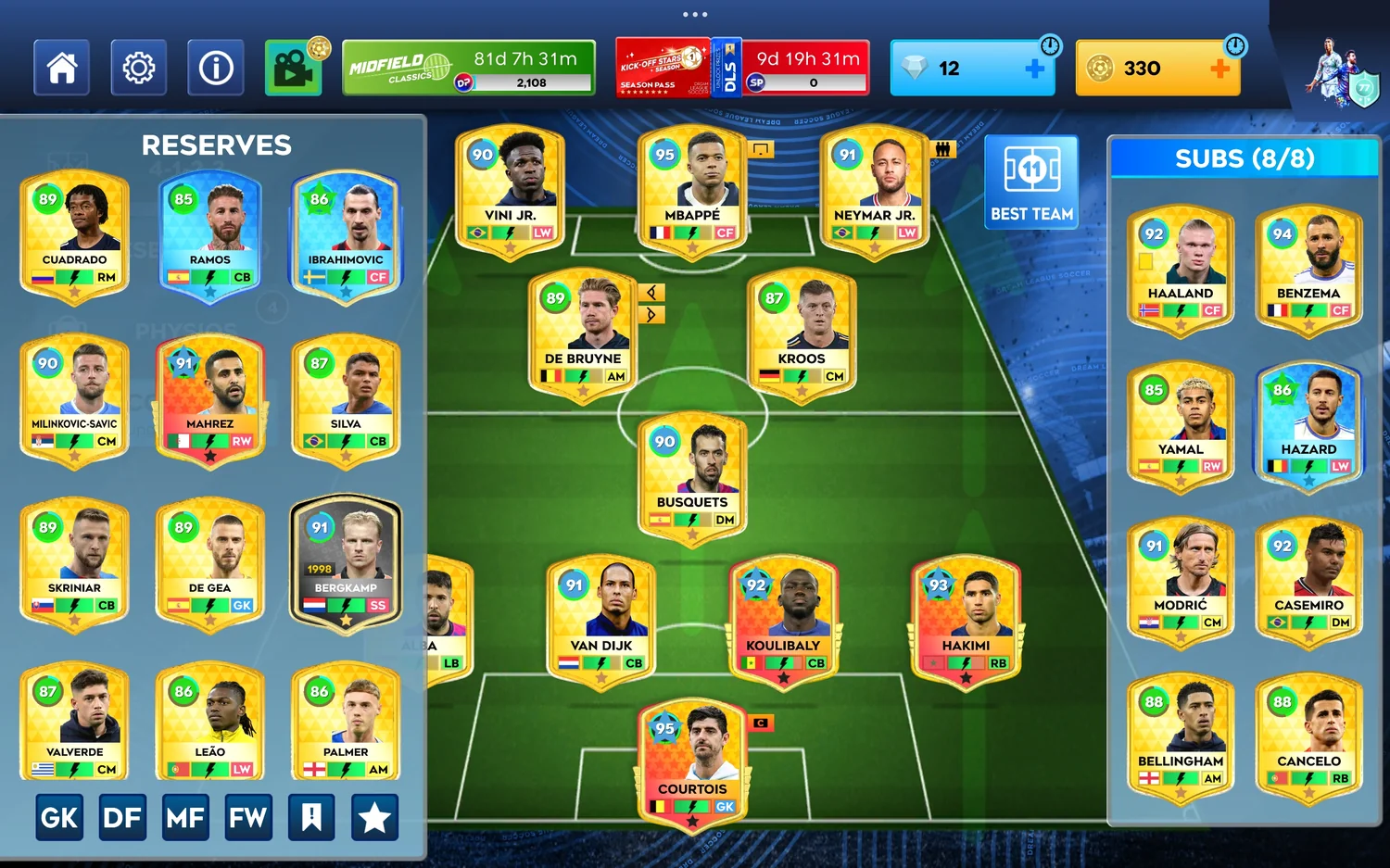Open the Kick-Off Stars season pass
This screenshot has height=868, width=1390.
[663, 68]
